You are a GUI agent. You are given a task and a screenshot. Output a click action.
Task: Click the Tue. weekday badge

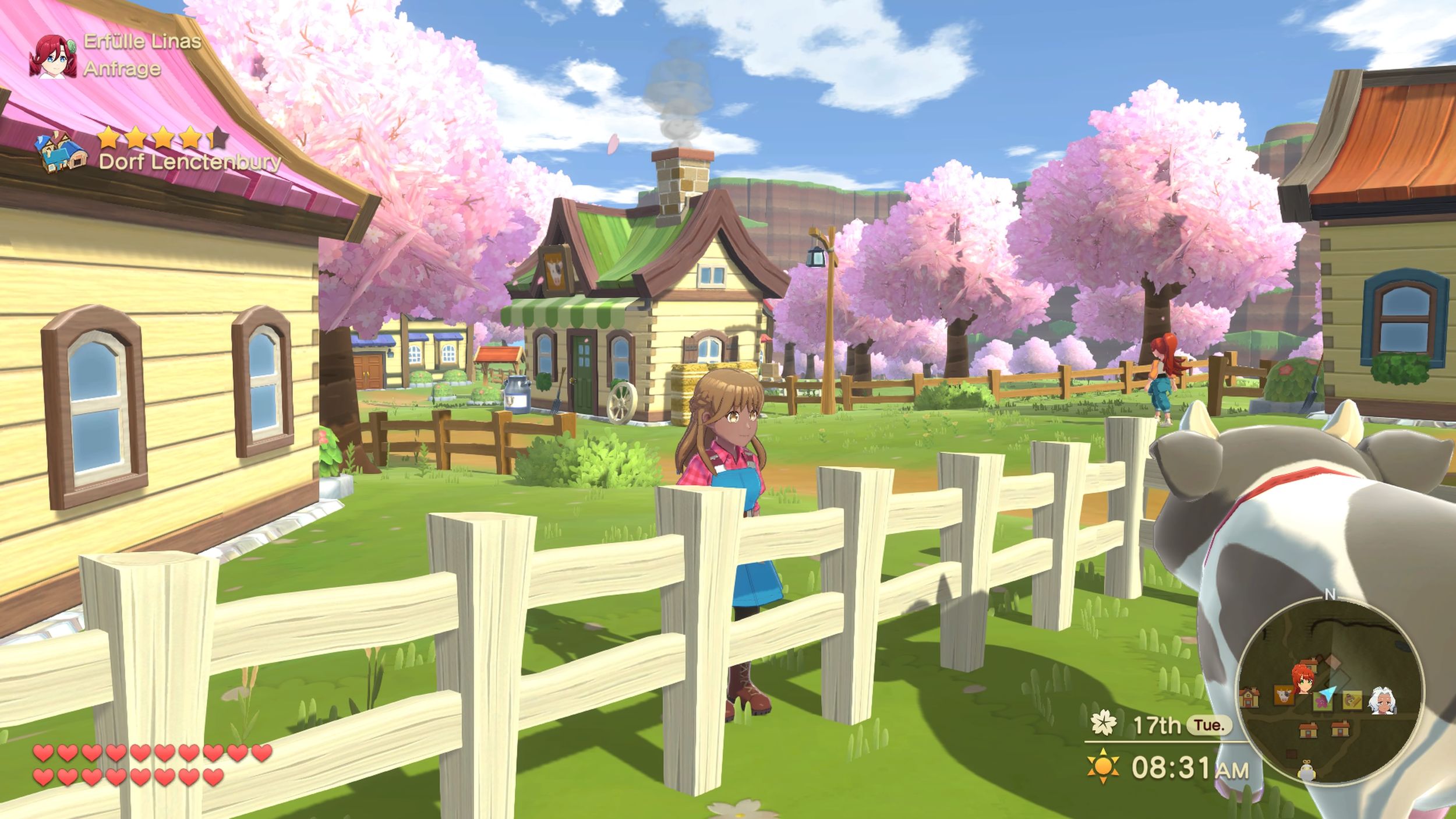[1210, 725]
